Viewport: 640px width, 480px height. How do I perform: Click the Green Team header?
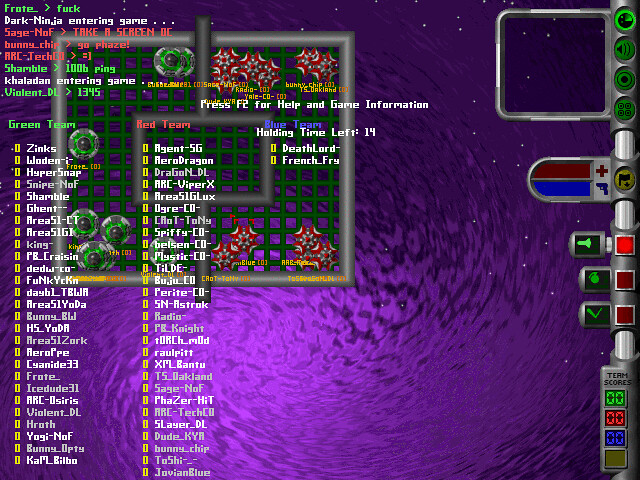[x=42, y=125]
